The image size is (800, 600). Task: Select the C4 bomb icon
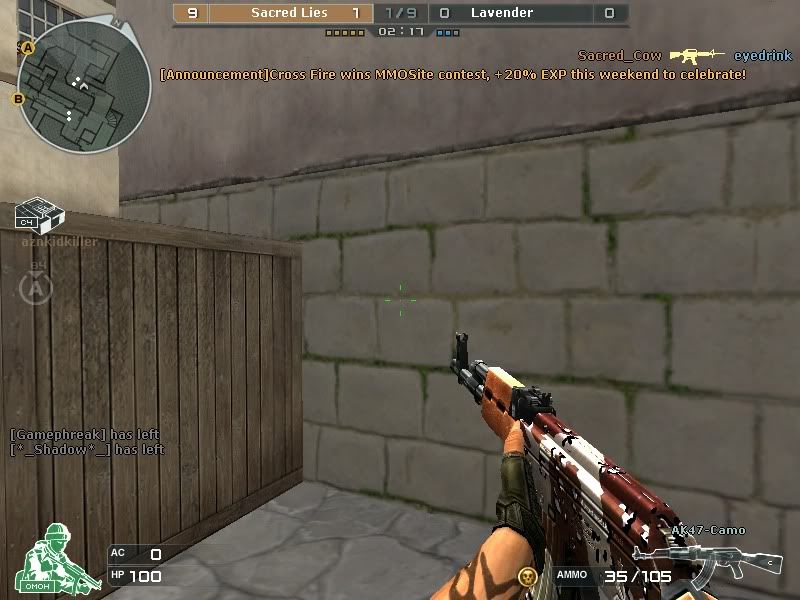pyautogui.click(x=40, y=215)
